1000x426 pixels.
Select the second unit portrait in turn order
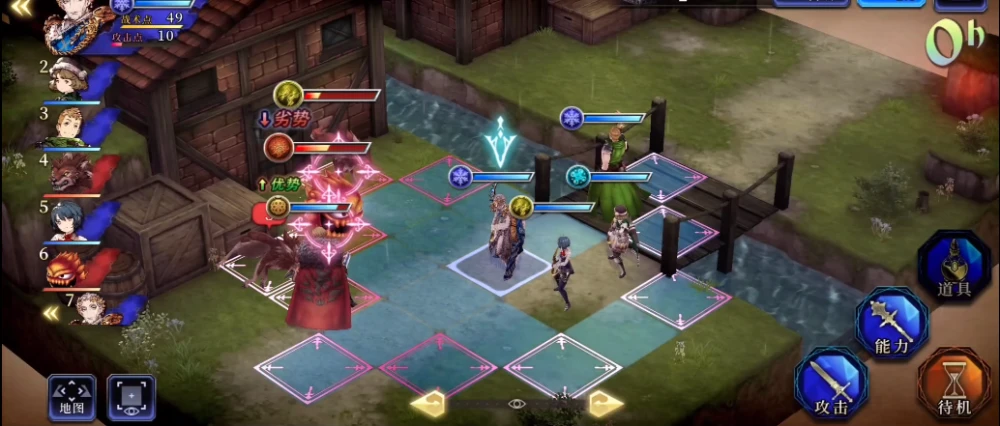[68, 79]
